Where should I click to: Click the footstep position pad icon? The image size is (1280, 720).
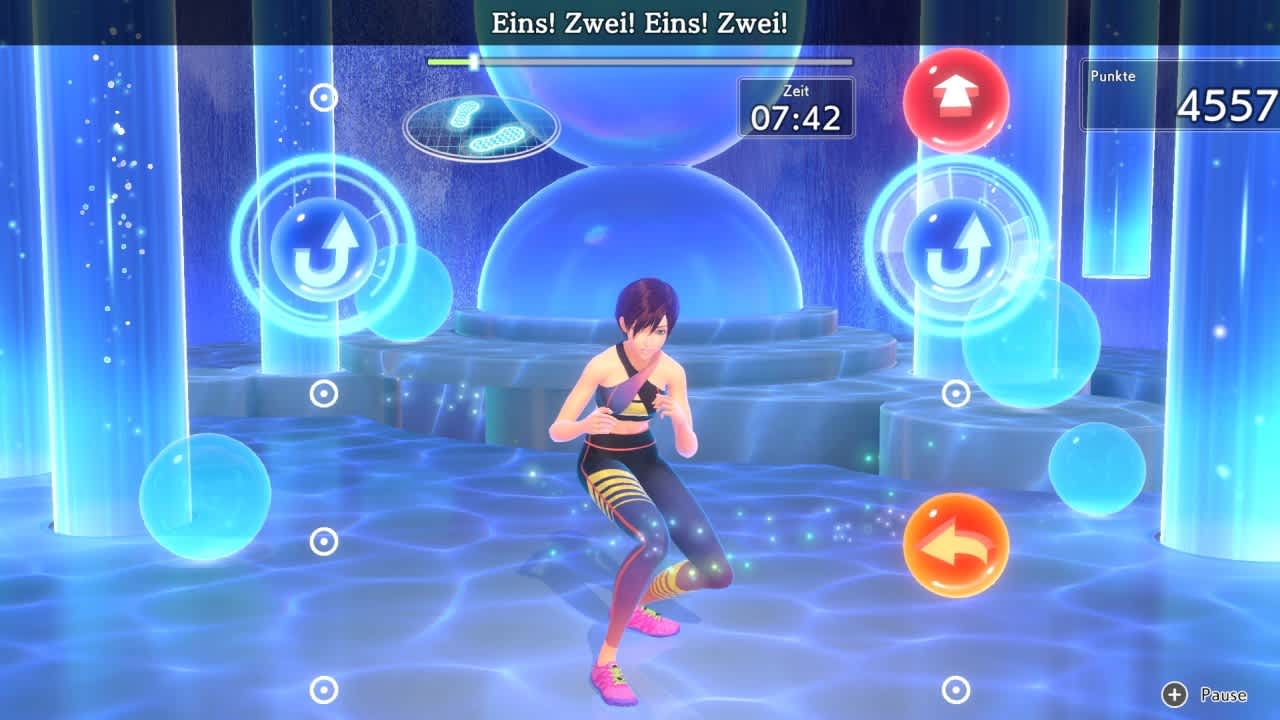(x=477, y=123)
